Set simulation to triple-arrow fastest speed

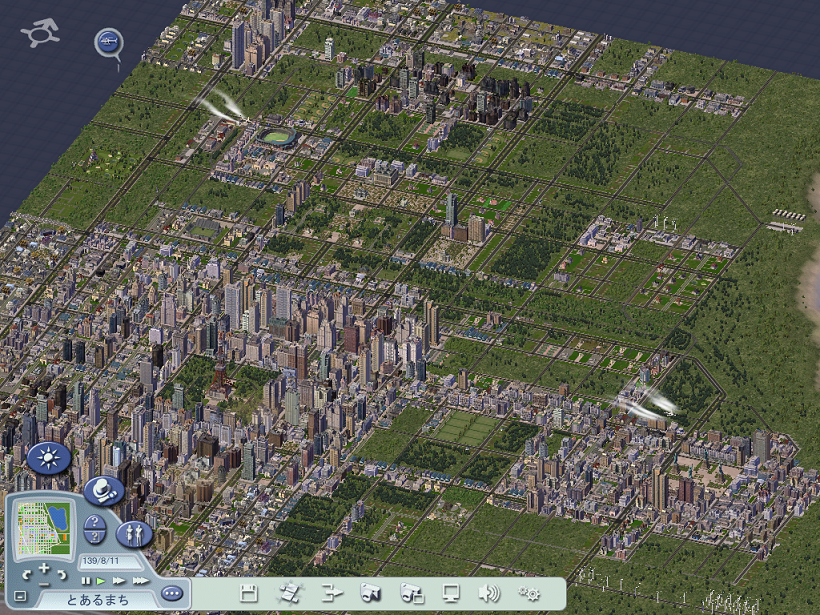click(x=140, y=580)
